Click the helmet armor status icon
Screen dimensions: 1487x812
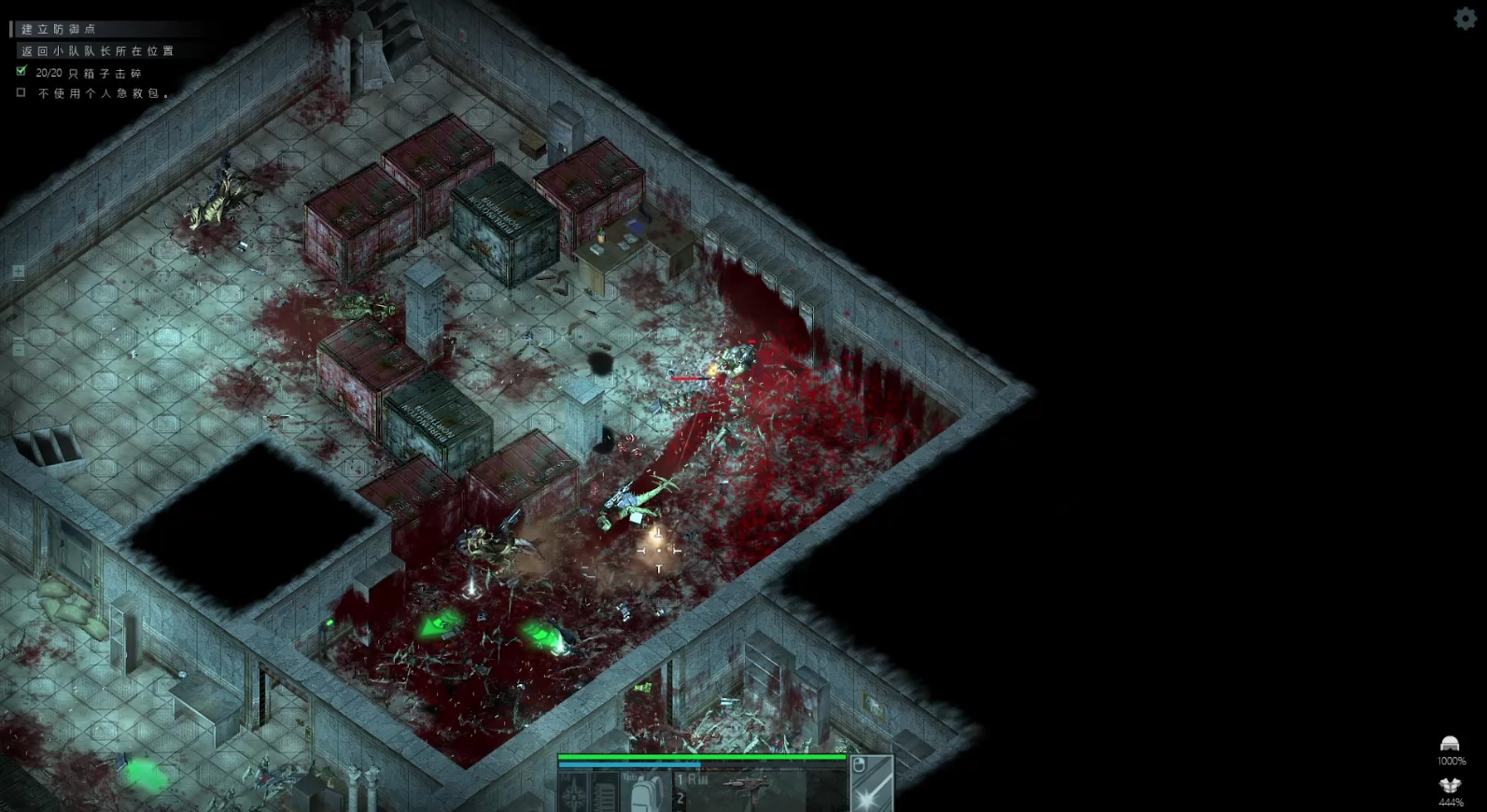[1450, 744]
